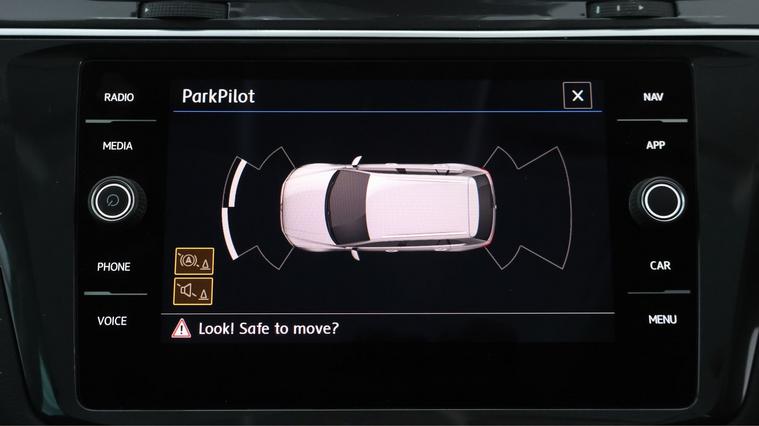759x426 pixels.
Task: Open CAR settings
Action: point(660,266)
